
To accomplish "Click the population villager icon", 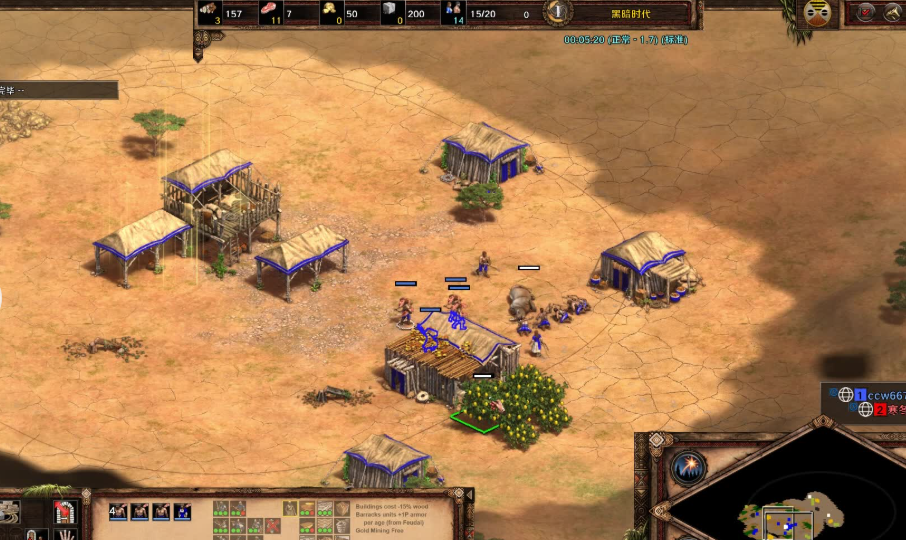I will tap(455, 12).
